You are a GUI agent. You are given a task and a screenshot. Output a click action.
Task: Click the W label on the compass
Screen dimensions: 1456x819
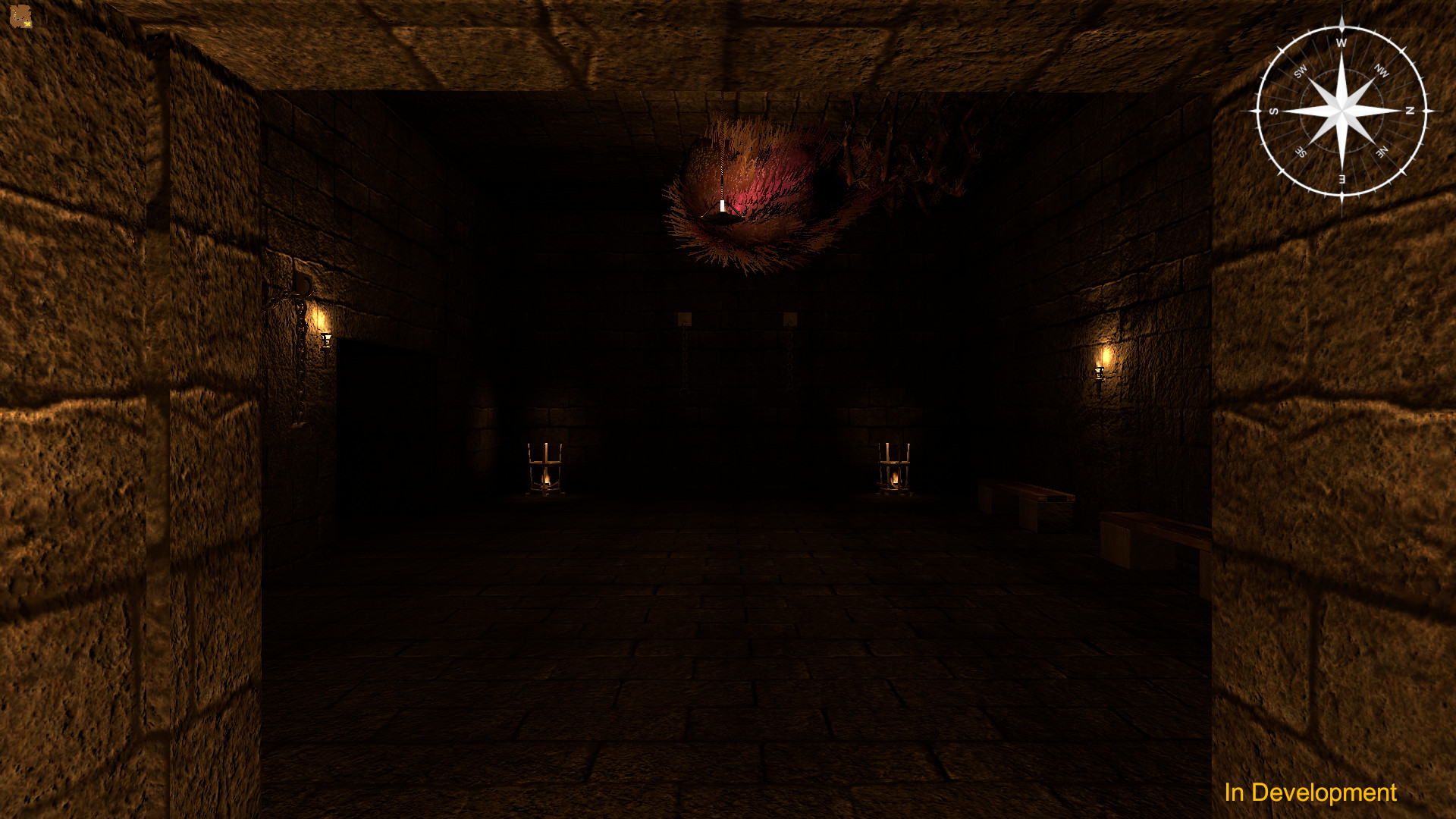point(1342,42)
